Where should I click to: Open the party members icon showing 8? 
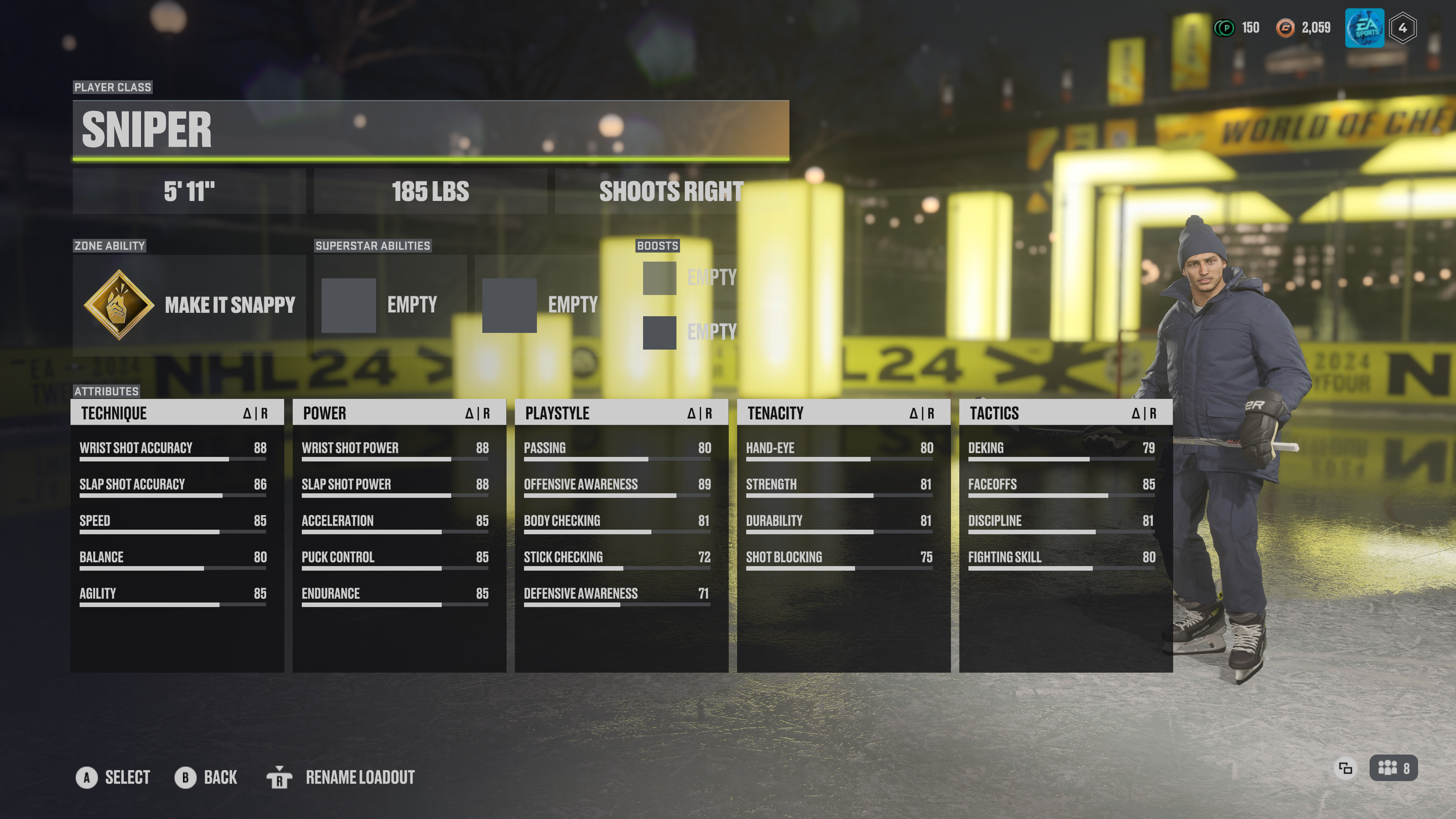point(1393,768)
